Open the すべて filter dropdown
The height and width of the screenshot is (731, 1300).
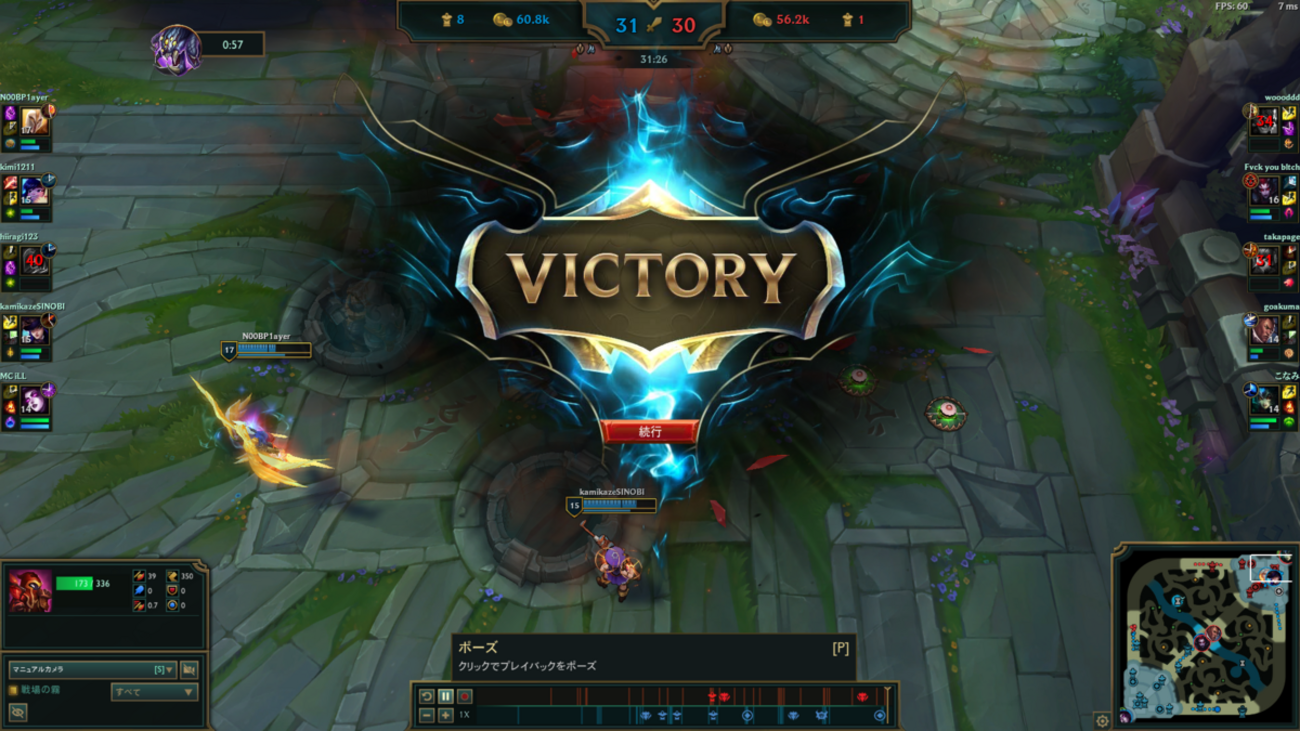click(154, 691)
